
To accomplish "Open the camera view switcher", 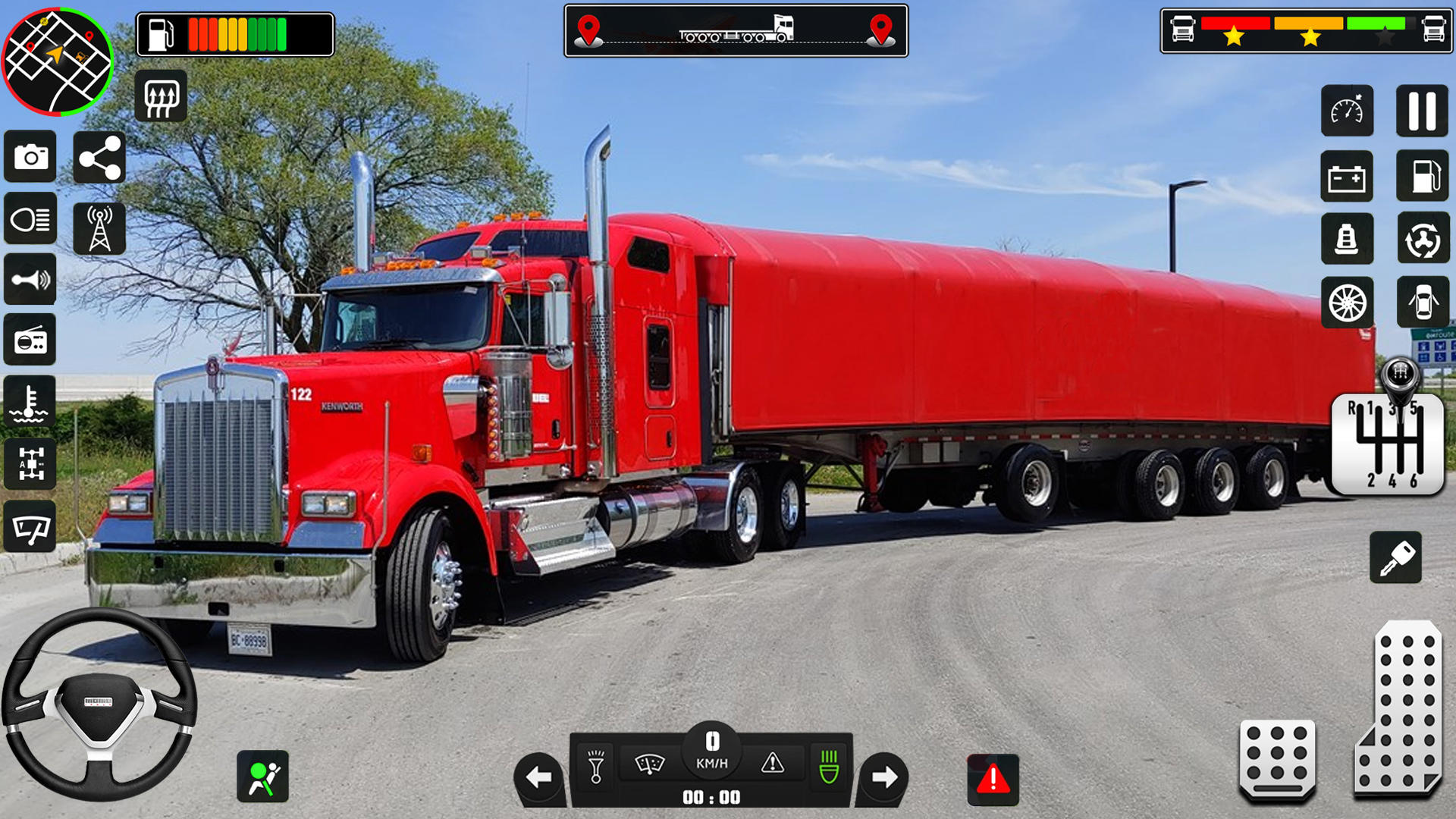I will point(30,157).
